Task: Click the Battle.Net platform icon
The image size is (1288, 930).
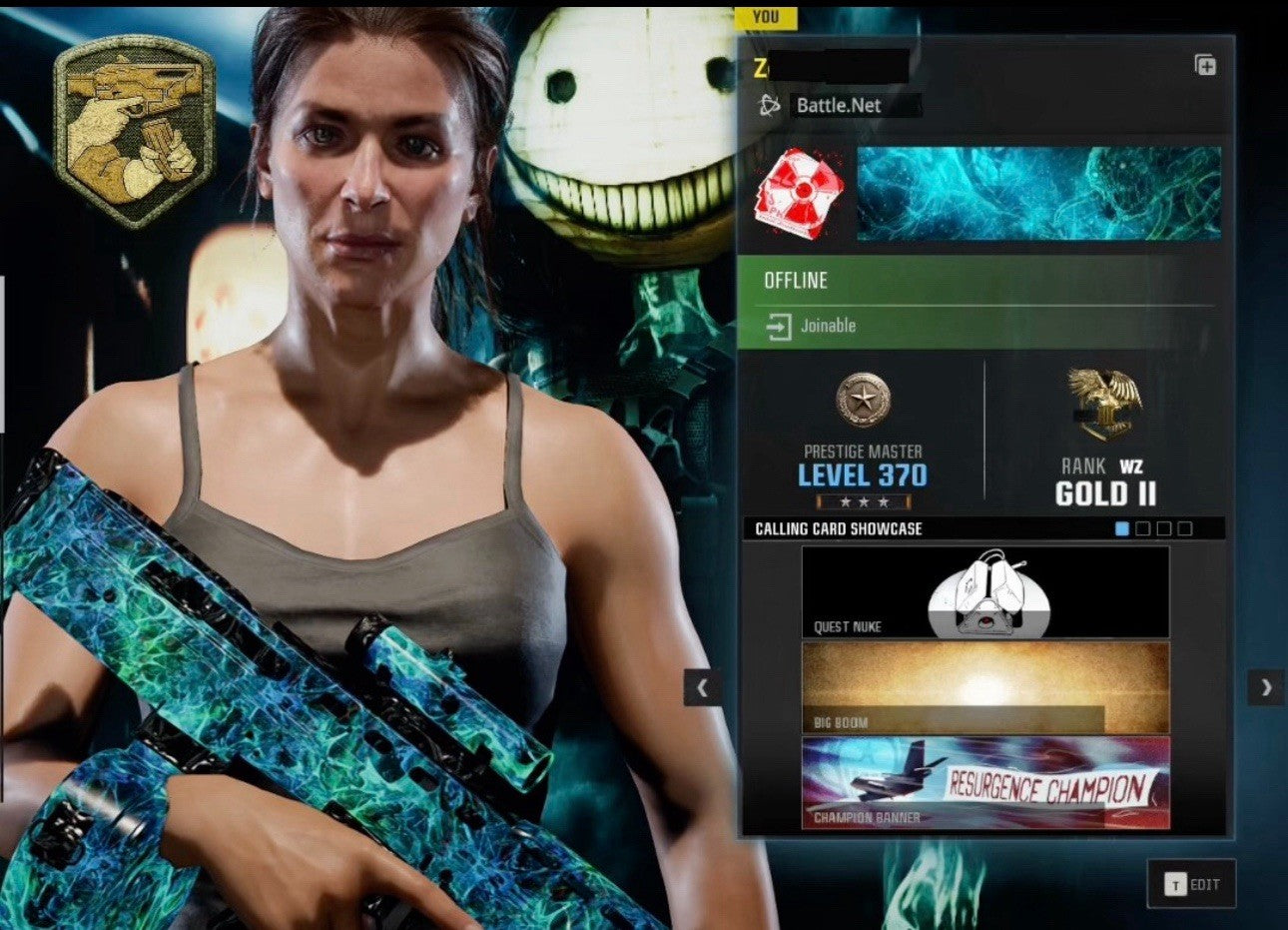Action: click(x=767, y=106)
